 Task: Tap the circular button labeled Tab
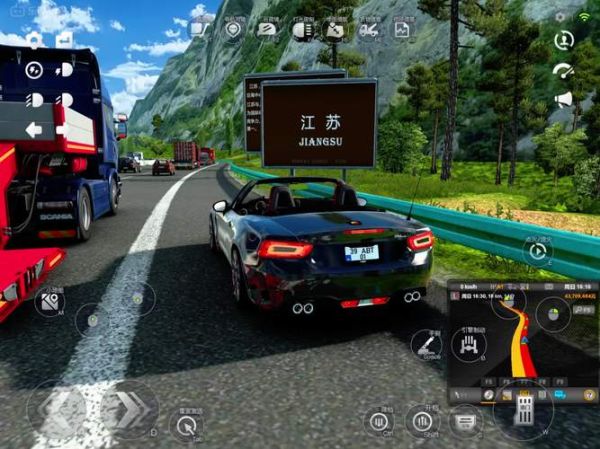tap(186, 425)
